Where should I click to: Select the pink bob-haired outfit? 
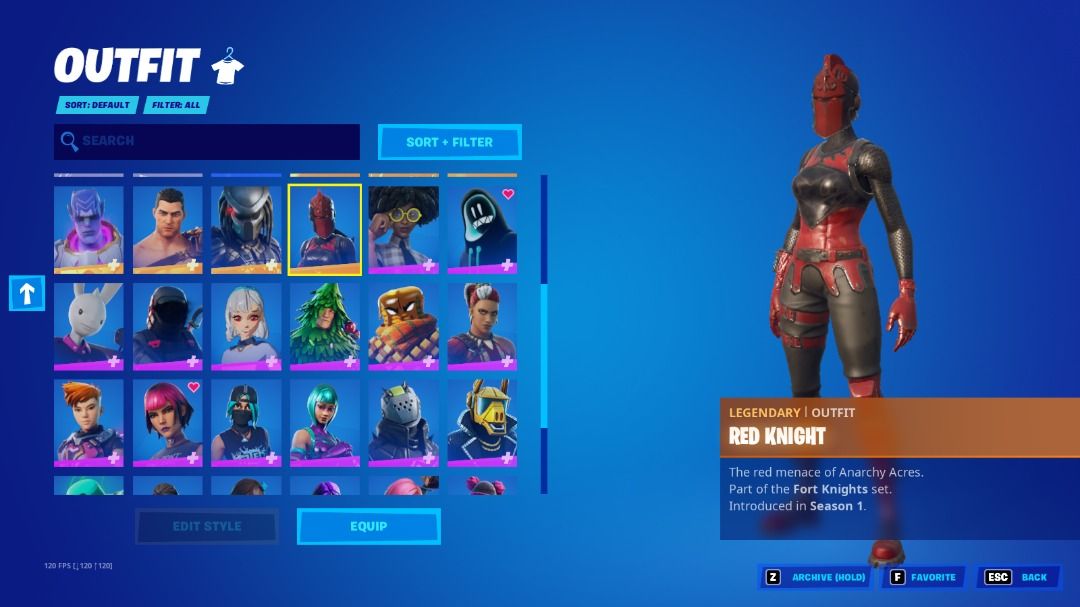pyautogui.click(x=167, y=421)
